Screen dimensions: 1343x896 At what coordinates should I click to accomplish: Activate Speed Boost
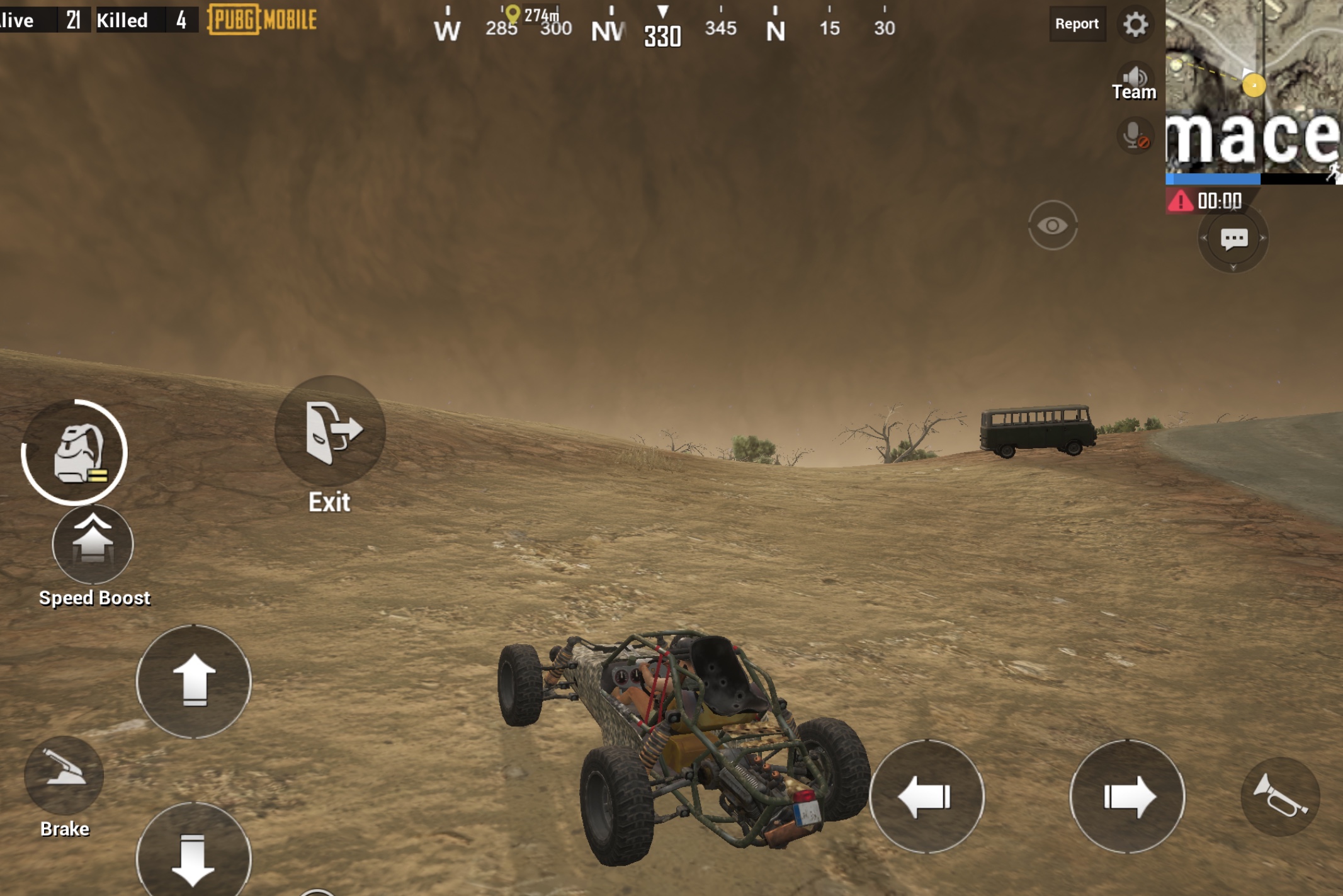coord(93,545)
